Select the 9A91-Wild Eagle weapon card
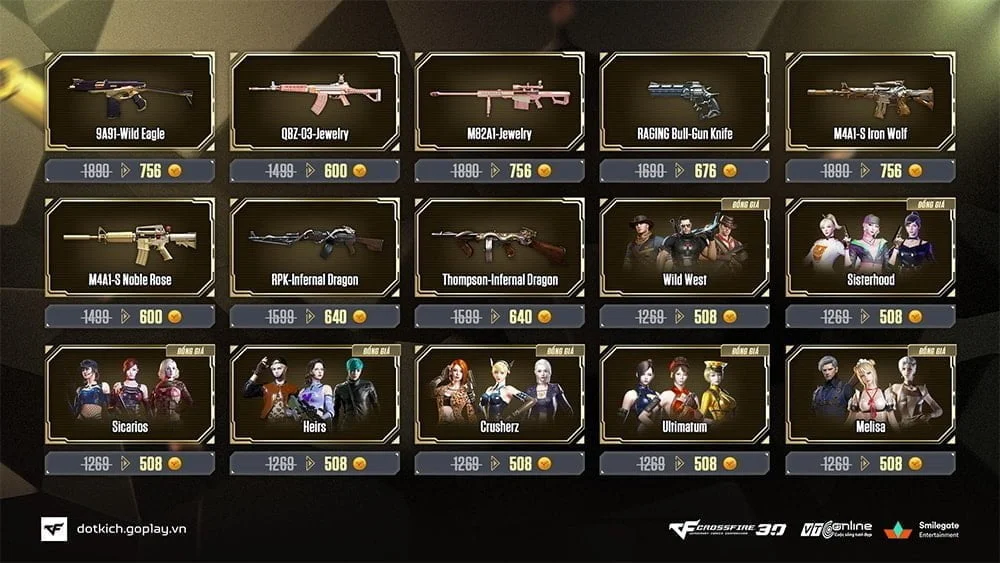Viewport: 1000px width, 563px height. click(x=130, y=101)
